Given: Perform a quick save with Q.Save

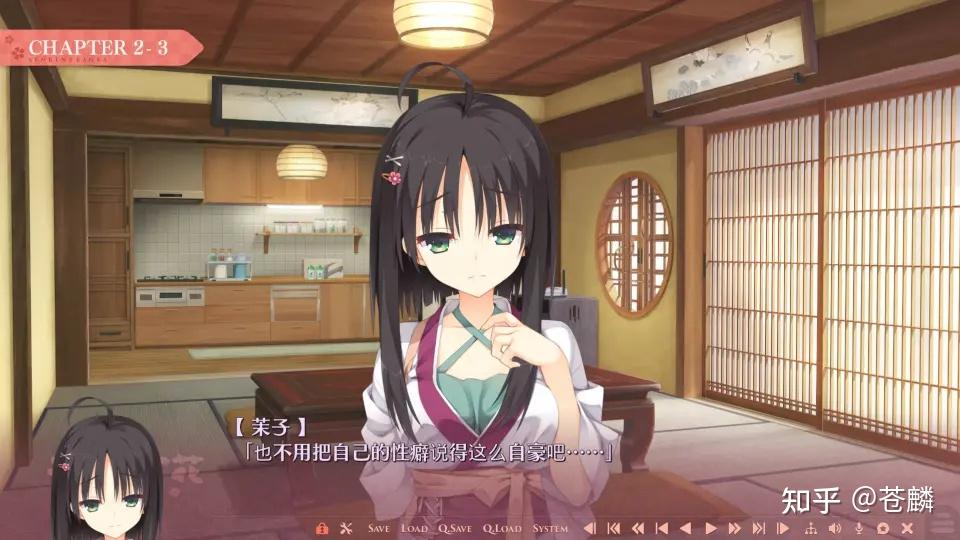Looking at the screenshot, I should tap(456, 528).
